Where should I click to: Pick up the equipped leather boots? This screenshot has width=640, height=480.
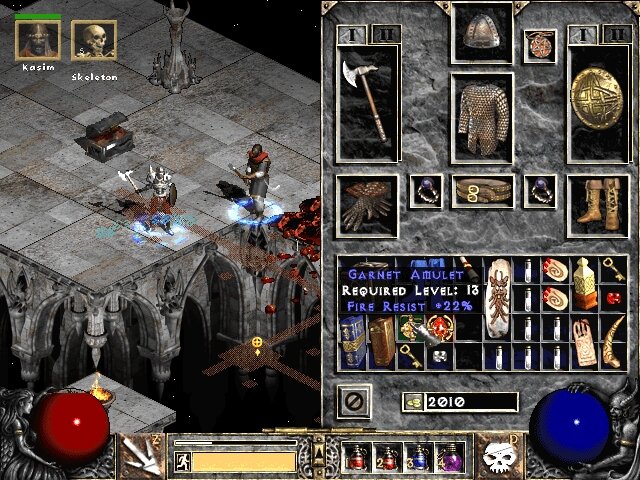click(597, 205)
